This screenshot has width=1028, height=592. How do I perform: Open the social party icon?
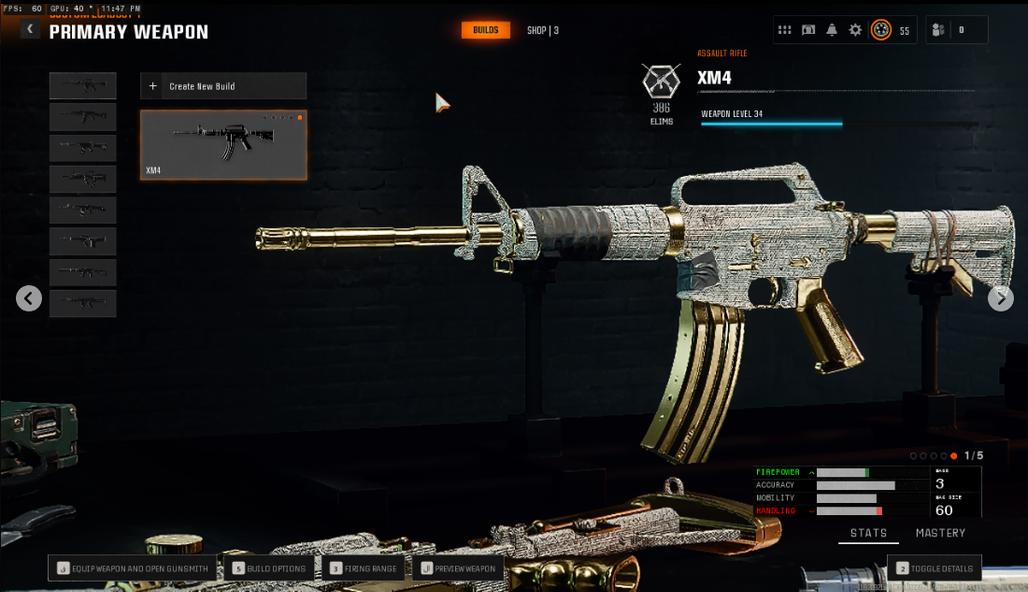click(x=937, y=30)
